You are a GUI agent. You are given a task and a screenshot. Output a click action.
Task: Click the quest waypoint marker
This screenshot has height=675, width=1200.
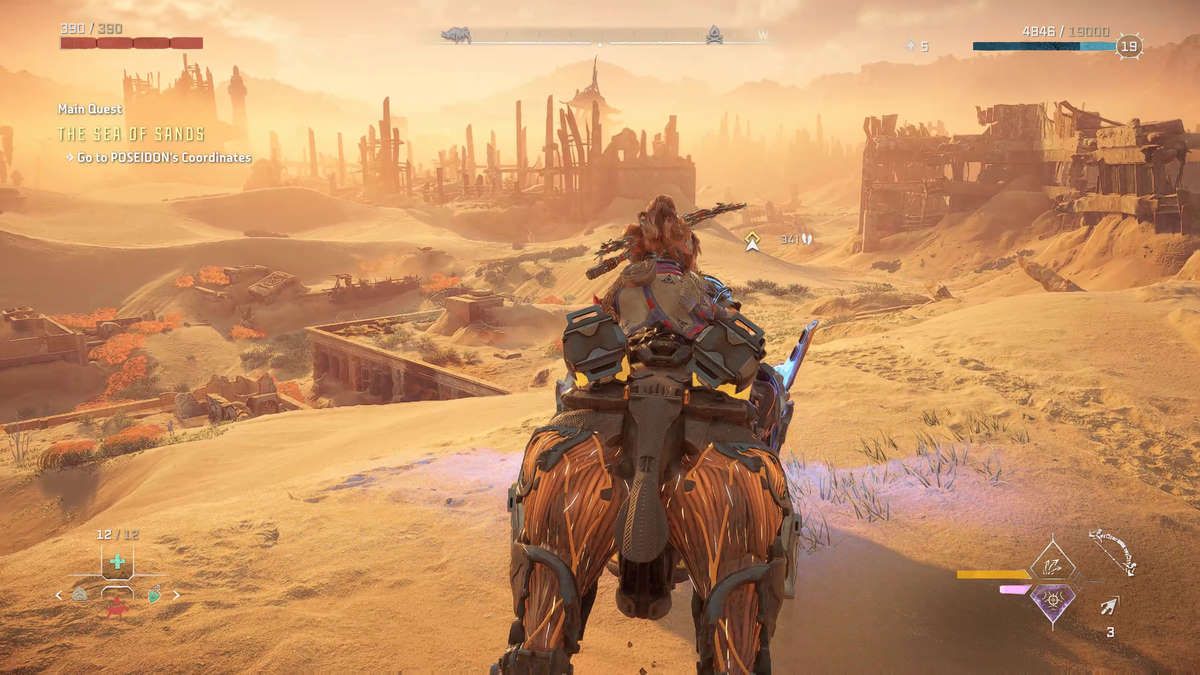[x=752, y=240]
